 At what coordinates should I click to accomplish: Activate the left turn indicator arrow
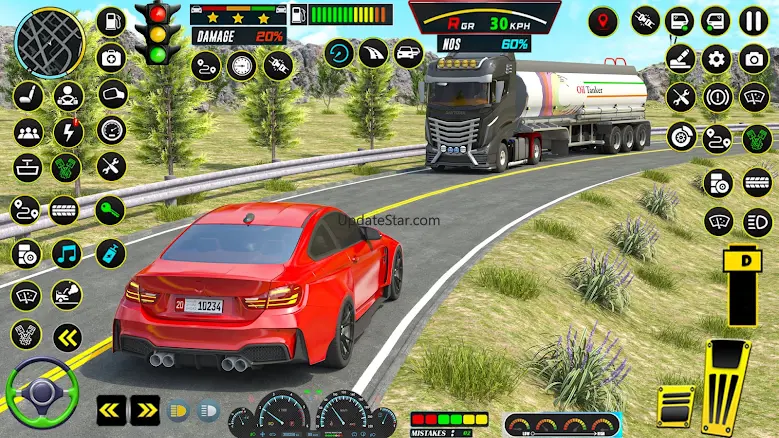(x=111, y=409)
